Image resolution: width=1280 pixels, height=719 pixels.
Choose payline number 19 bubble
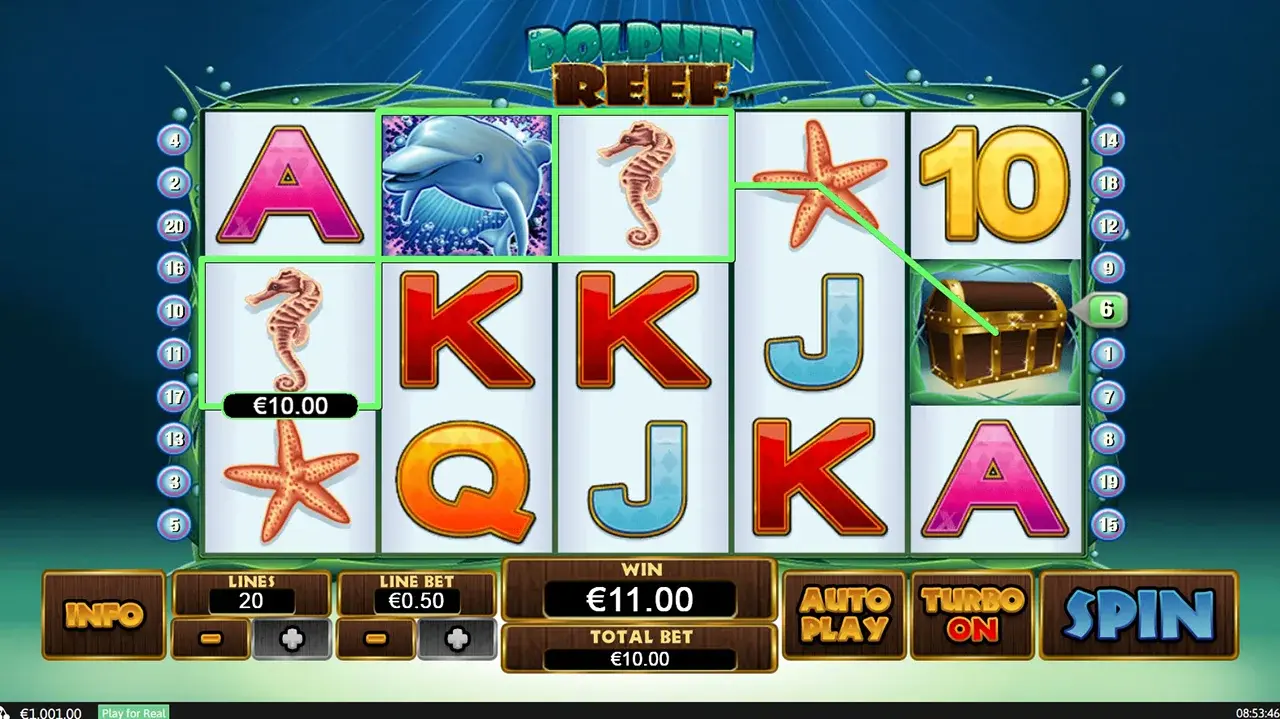tap(1107, 481)
